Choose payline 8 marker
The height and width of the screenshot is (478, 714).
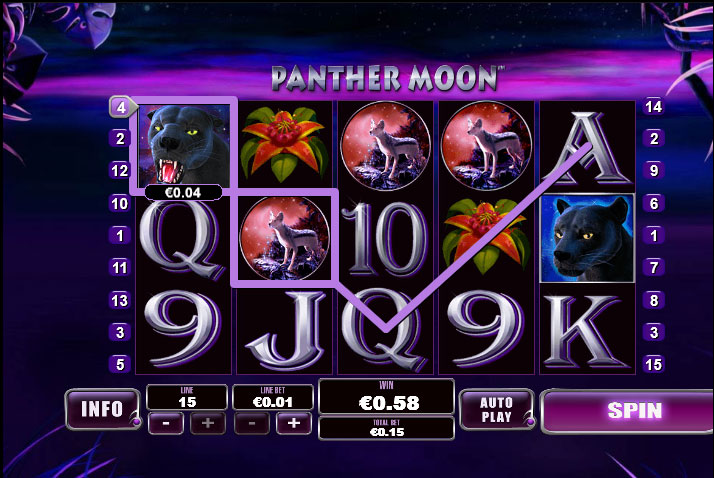click(x=655, y=300)
